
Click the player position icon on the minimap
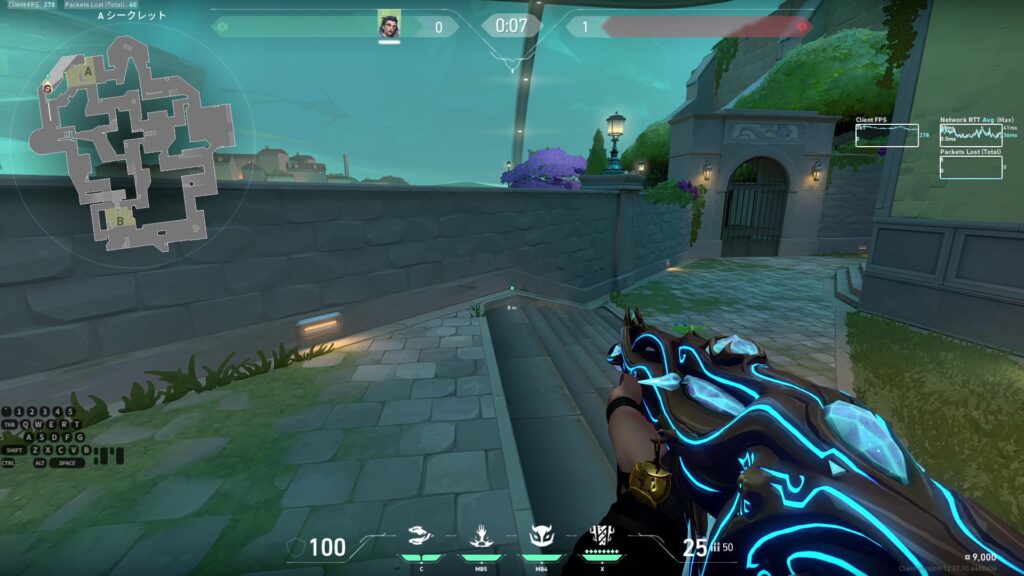pyautogui.click(x=47, y=88)
